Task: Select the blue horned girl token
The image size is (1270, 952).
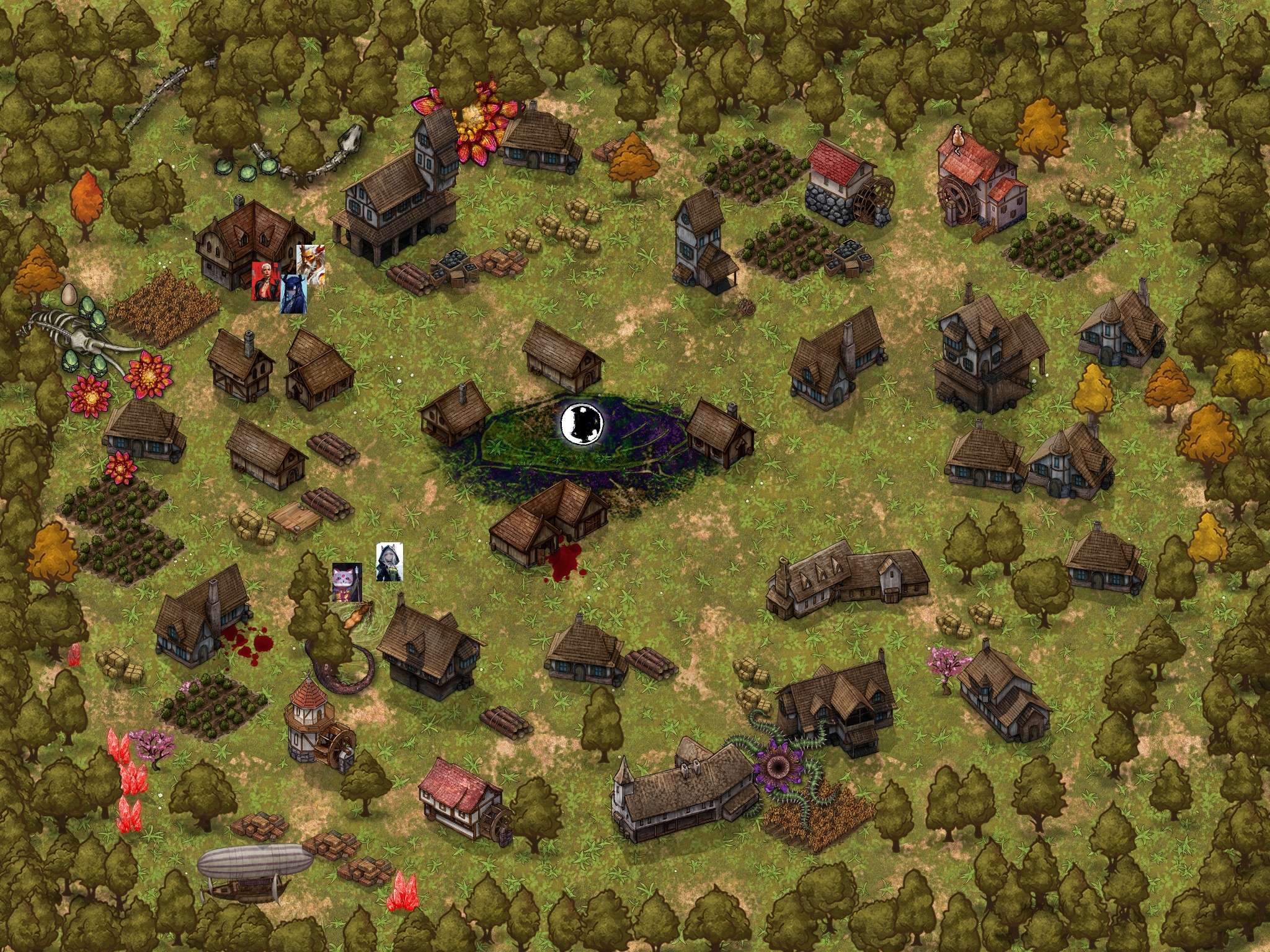Action: pos(294,295)
